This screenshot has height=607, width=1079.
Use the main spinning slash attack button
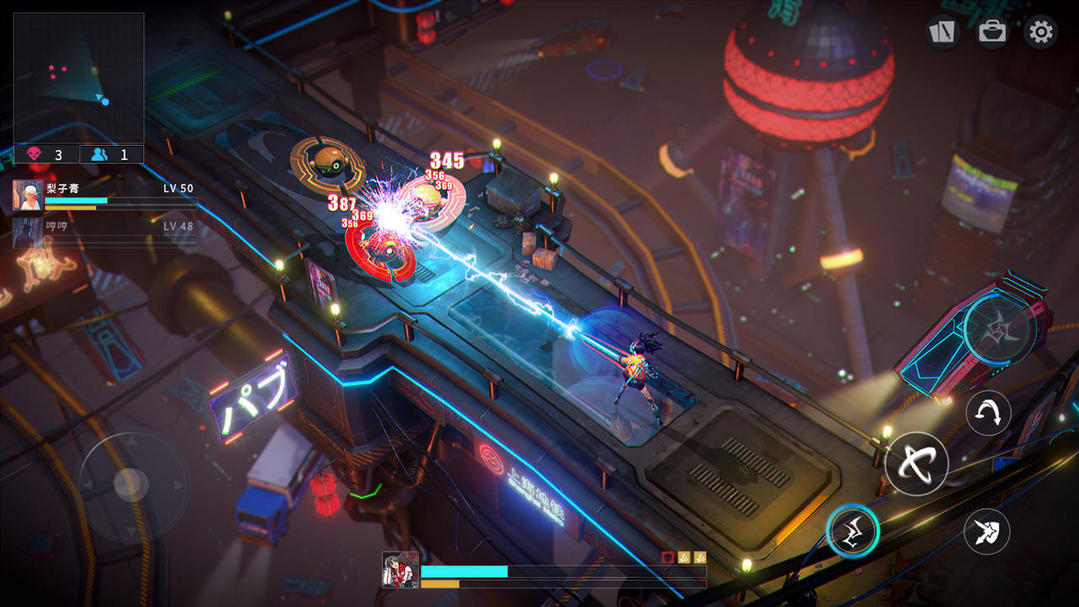916,463
